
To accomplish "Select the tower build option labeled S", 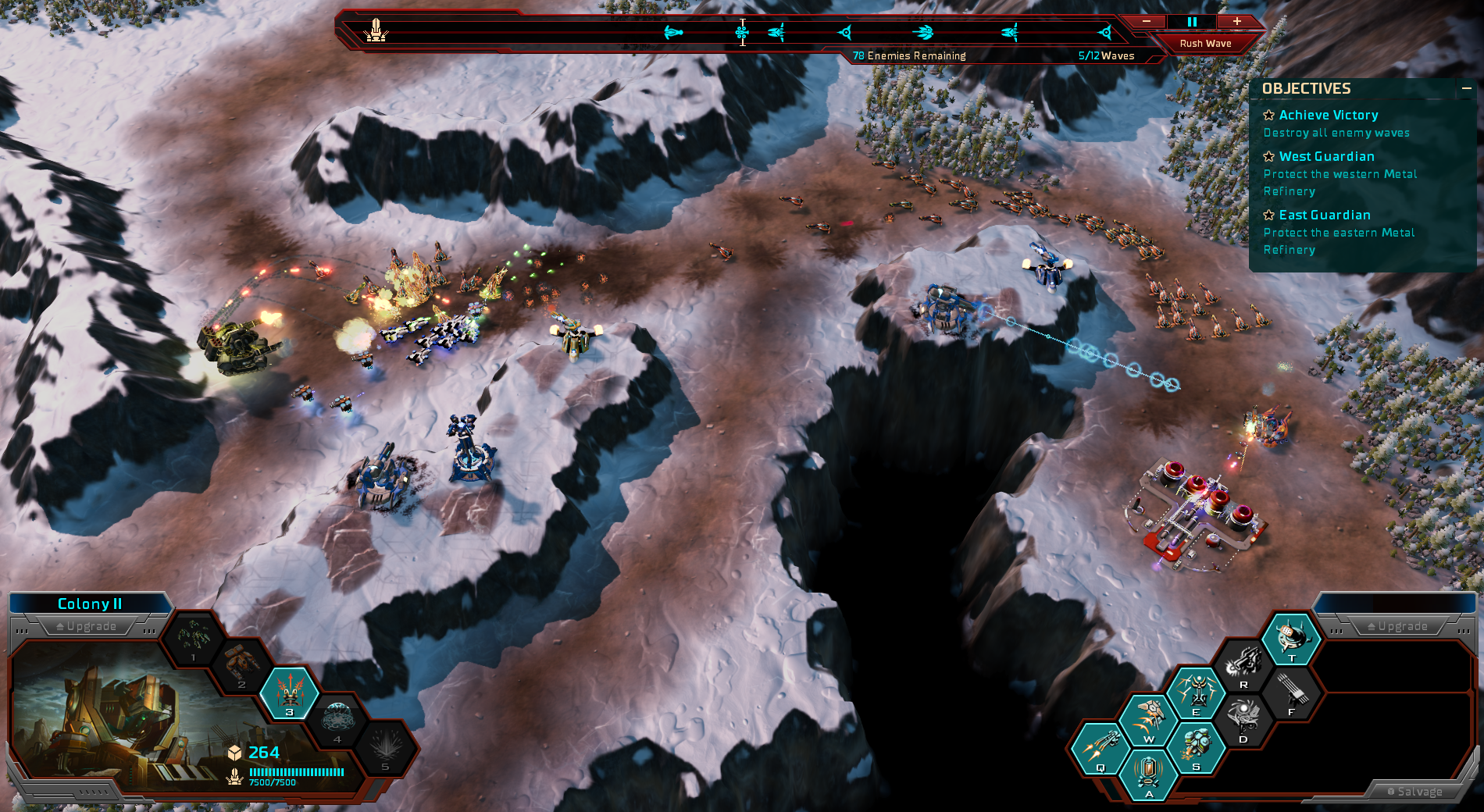I will [1196, 747].
